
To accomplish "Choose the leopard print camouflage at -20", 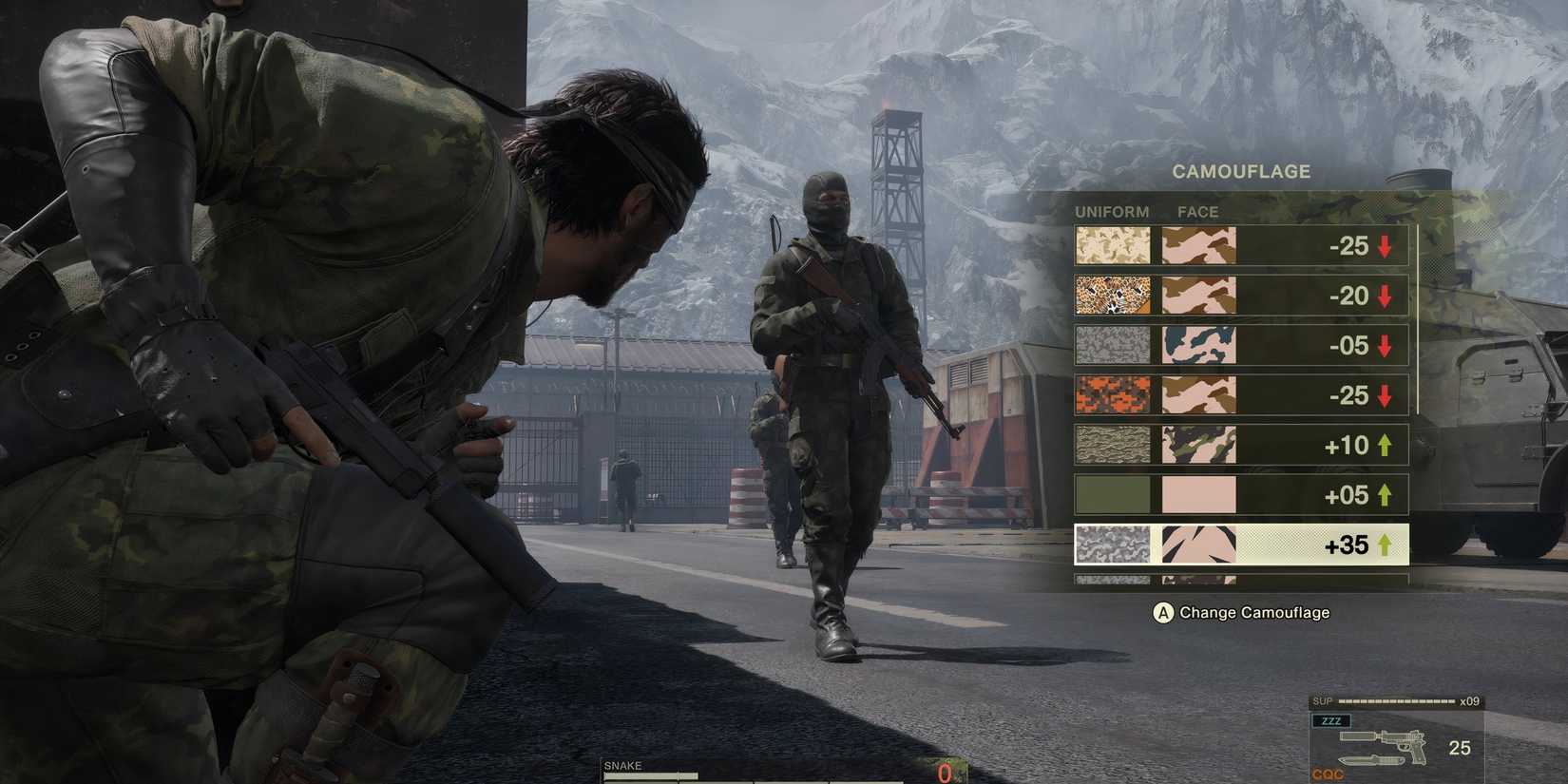I will (x=1240, y=296).
